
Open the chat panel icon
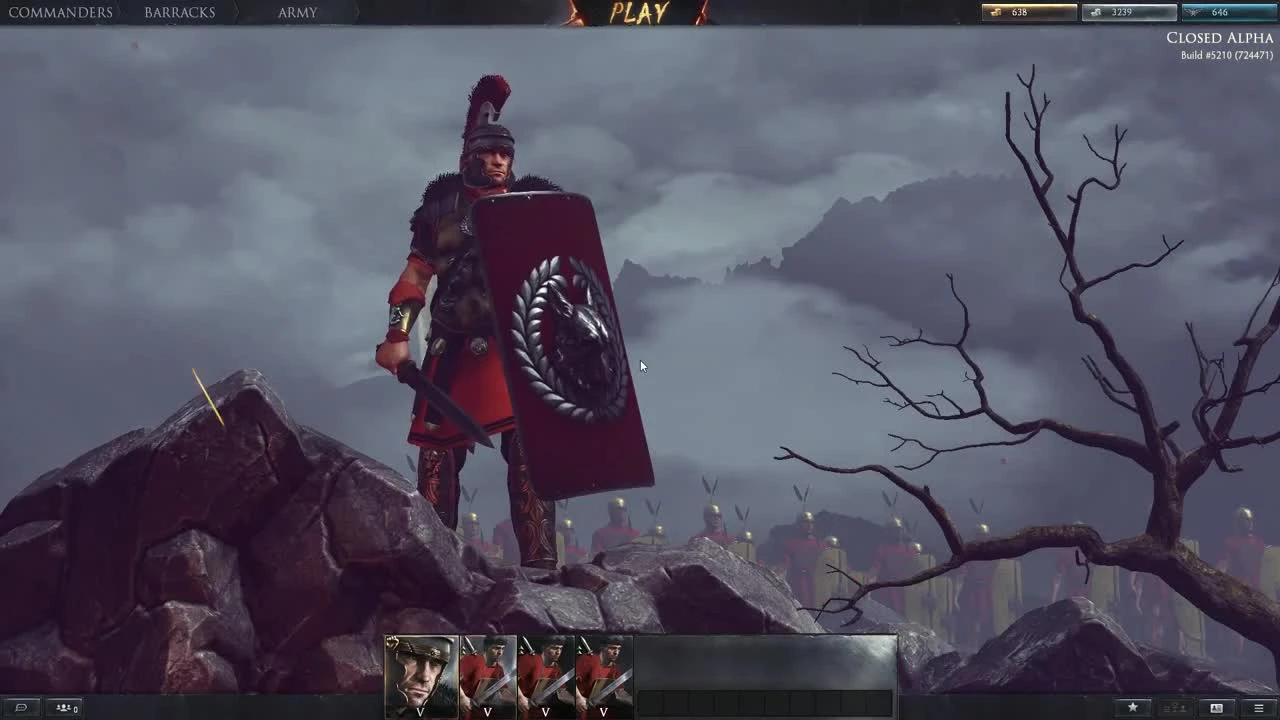pyautogui.click(x=20, y=708)
